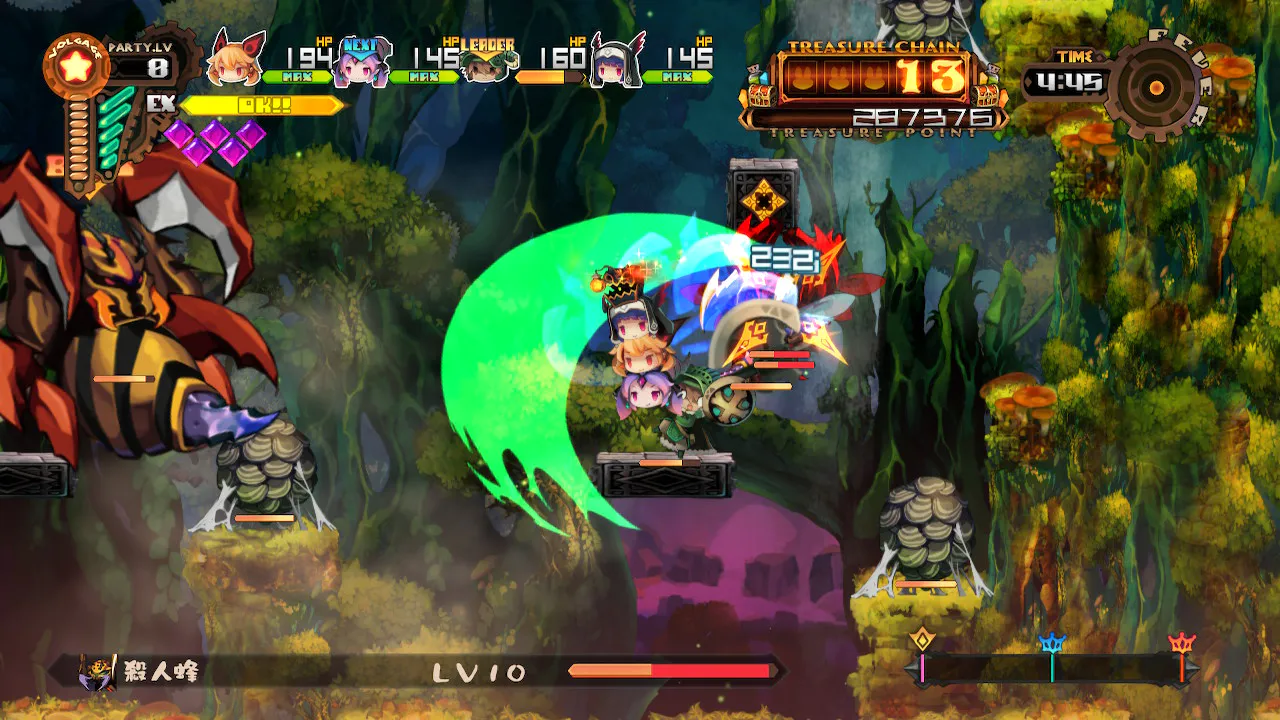Select the yellow diamond stage progress marker

(922, 642)
